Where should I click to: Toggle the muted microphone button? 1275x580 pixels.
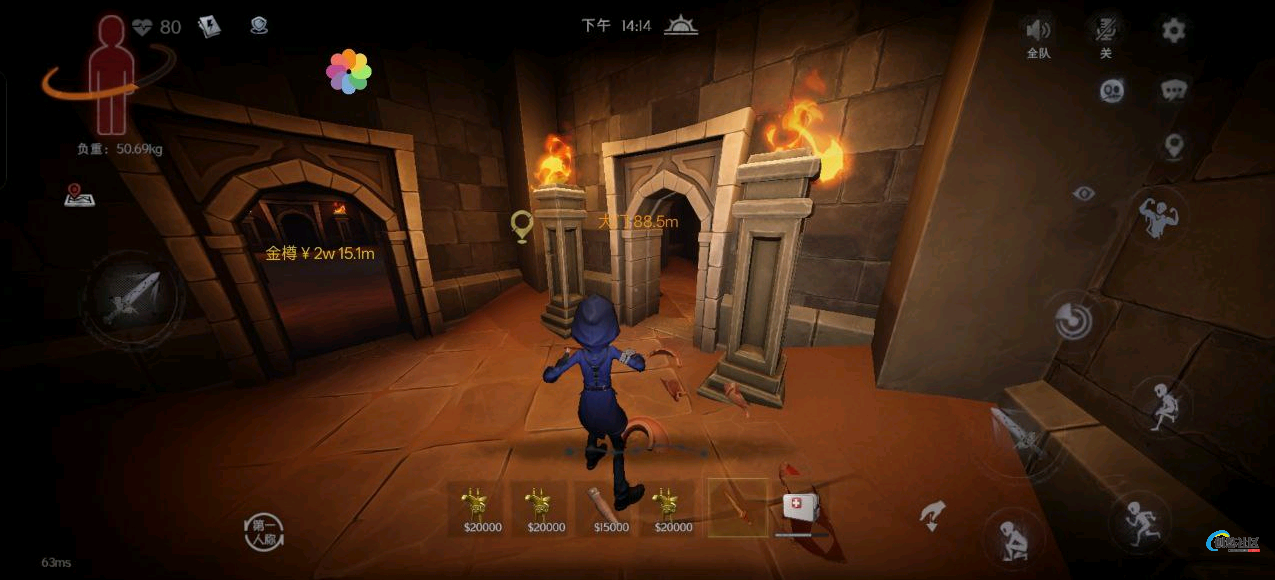(x=1106, y=30)
